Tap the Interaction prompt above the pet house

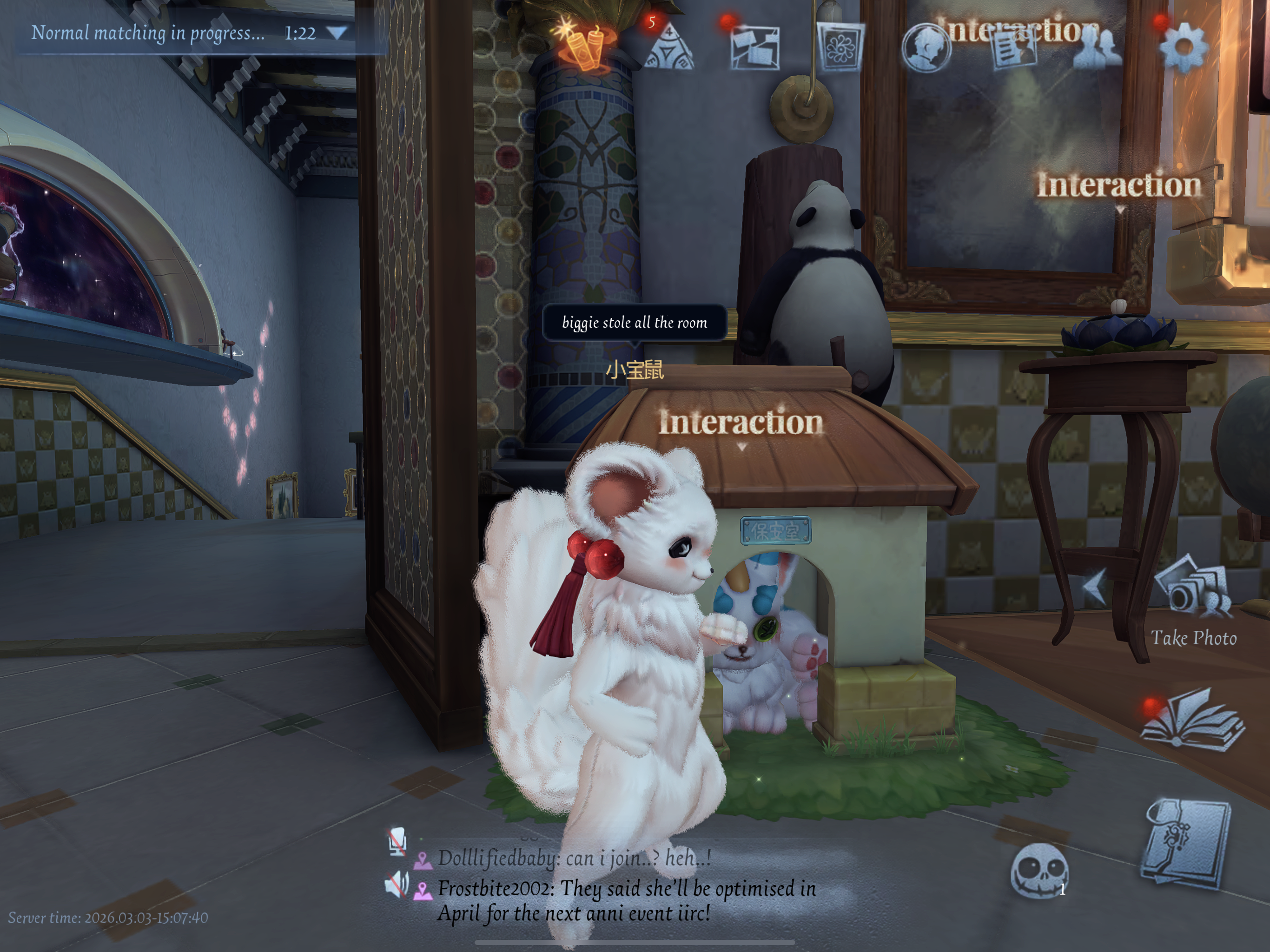(741, 423)
